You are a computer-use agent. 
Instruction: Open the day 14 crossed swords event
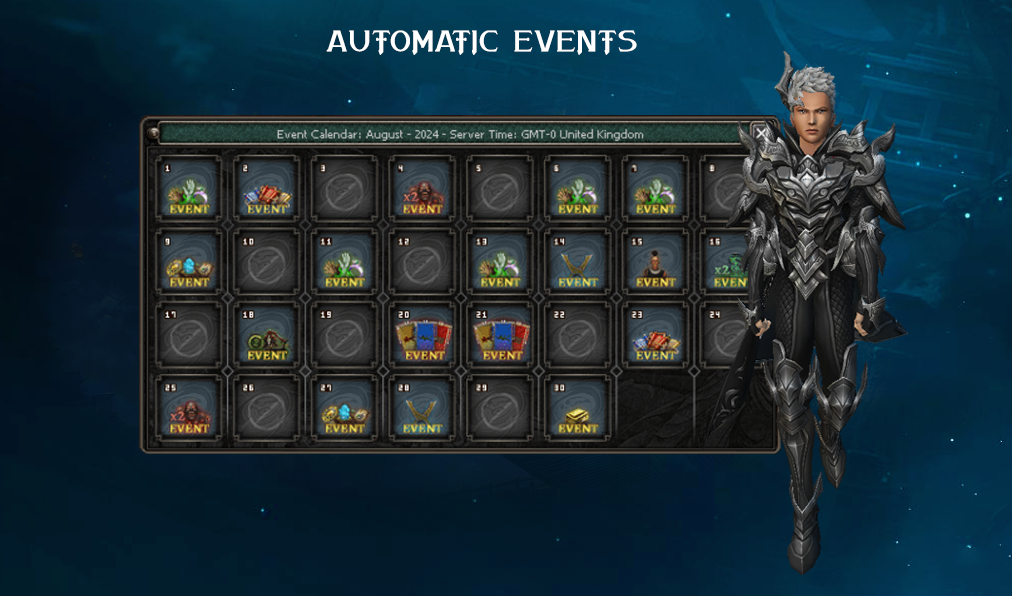pos(578,263)
